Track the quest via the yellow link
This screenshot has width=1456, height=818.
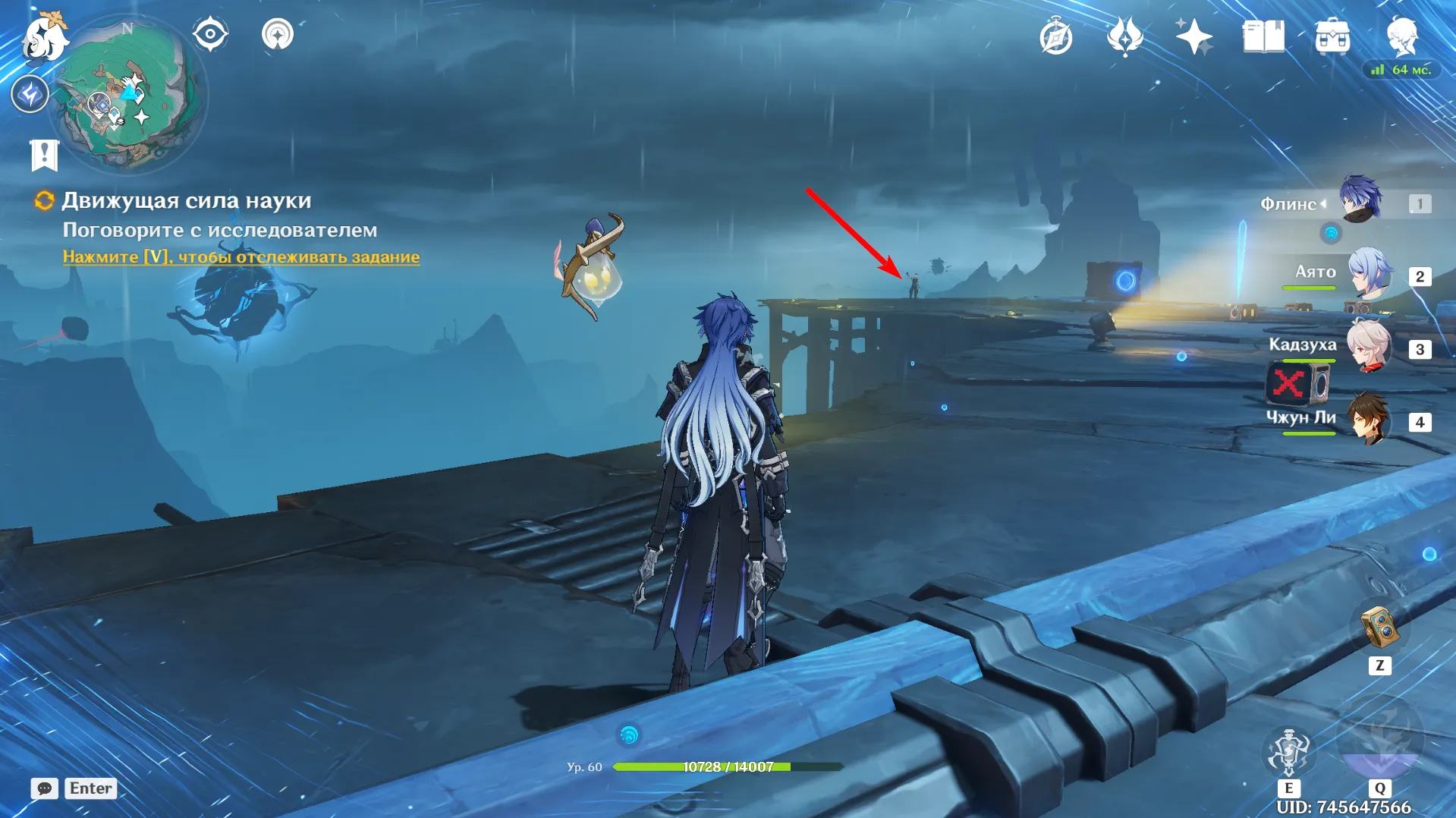pyautogui.click(x=241, y=257)
